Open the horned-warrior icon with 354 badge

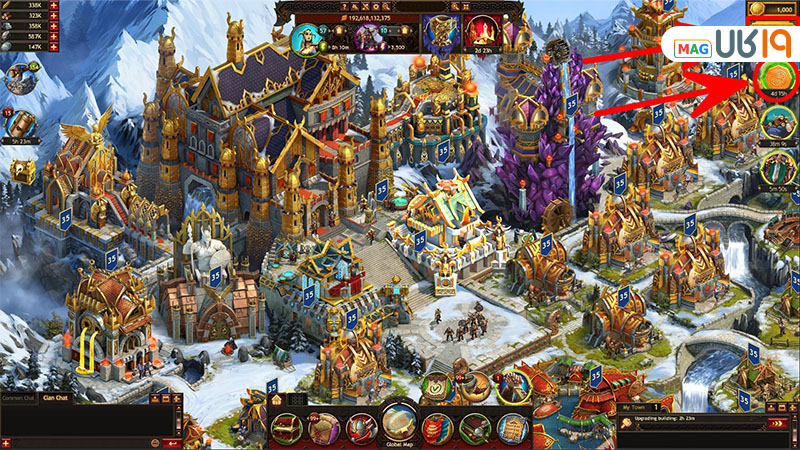[x=21, y=78]
